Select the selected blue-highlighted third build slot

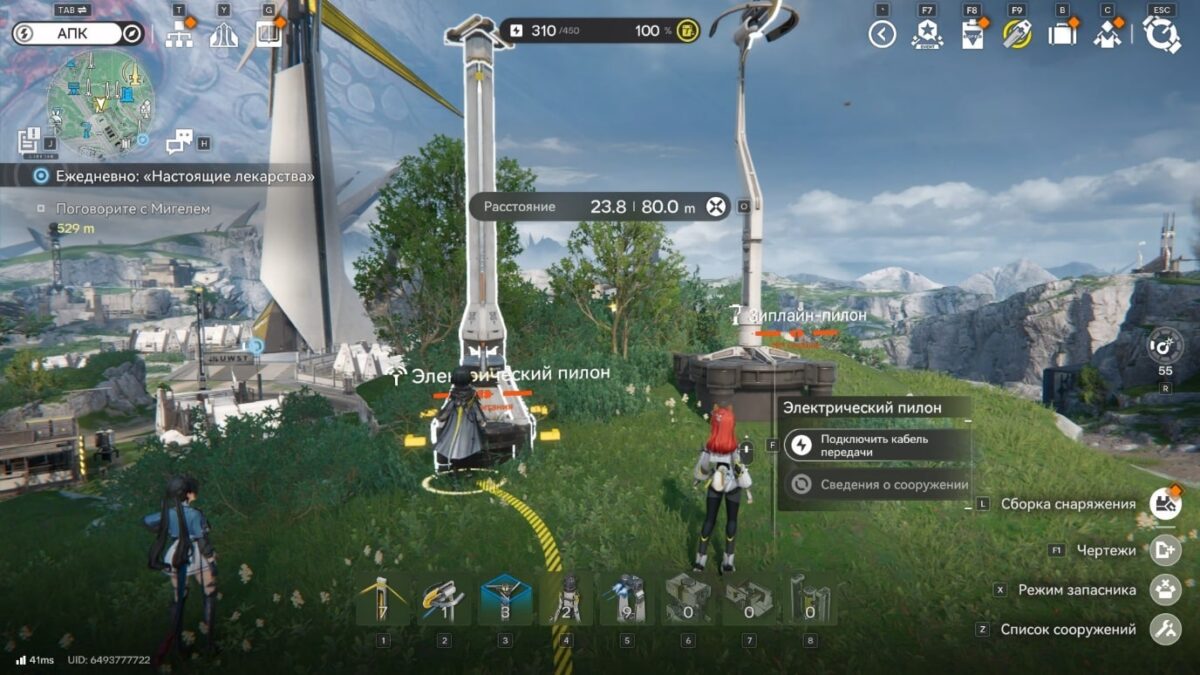(506, 600)
